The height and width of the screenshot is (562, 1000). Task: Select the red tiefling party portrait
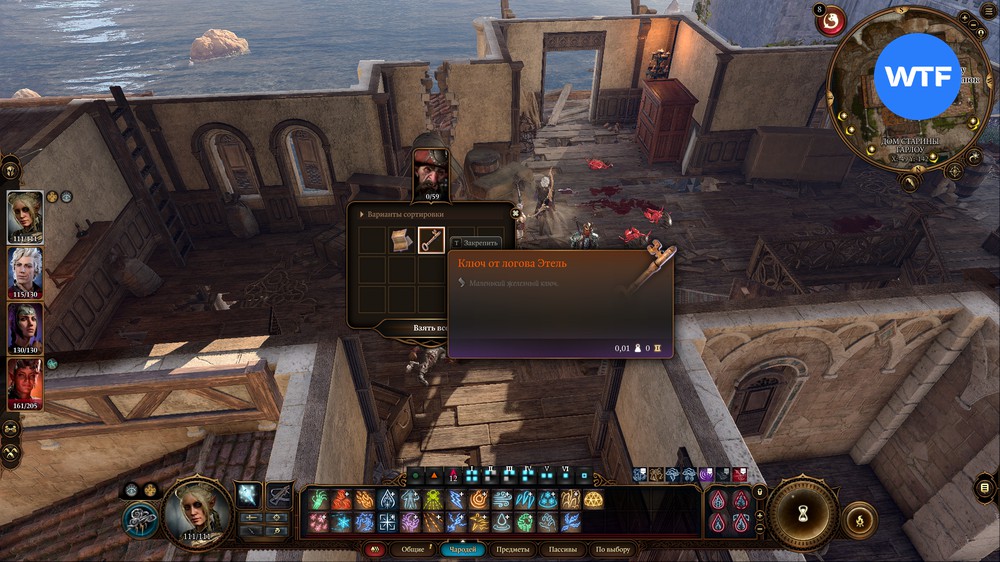(25, 380)
